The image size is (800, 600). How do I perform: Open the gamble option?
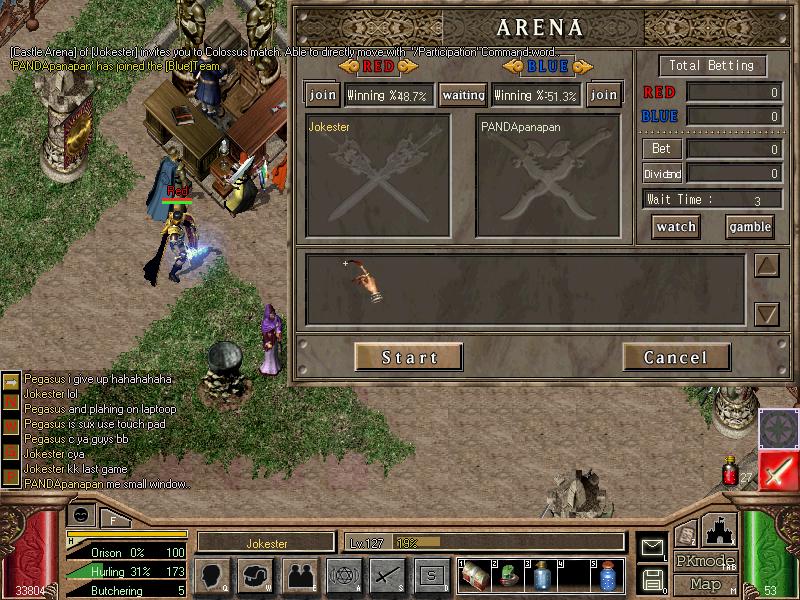point(749,227)
